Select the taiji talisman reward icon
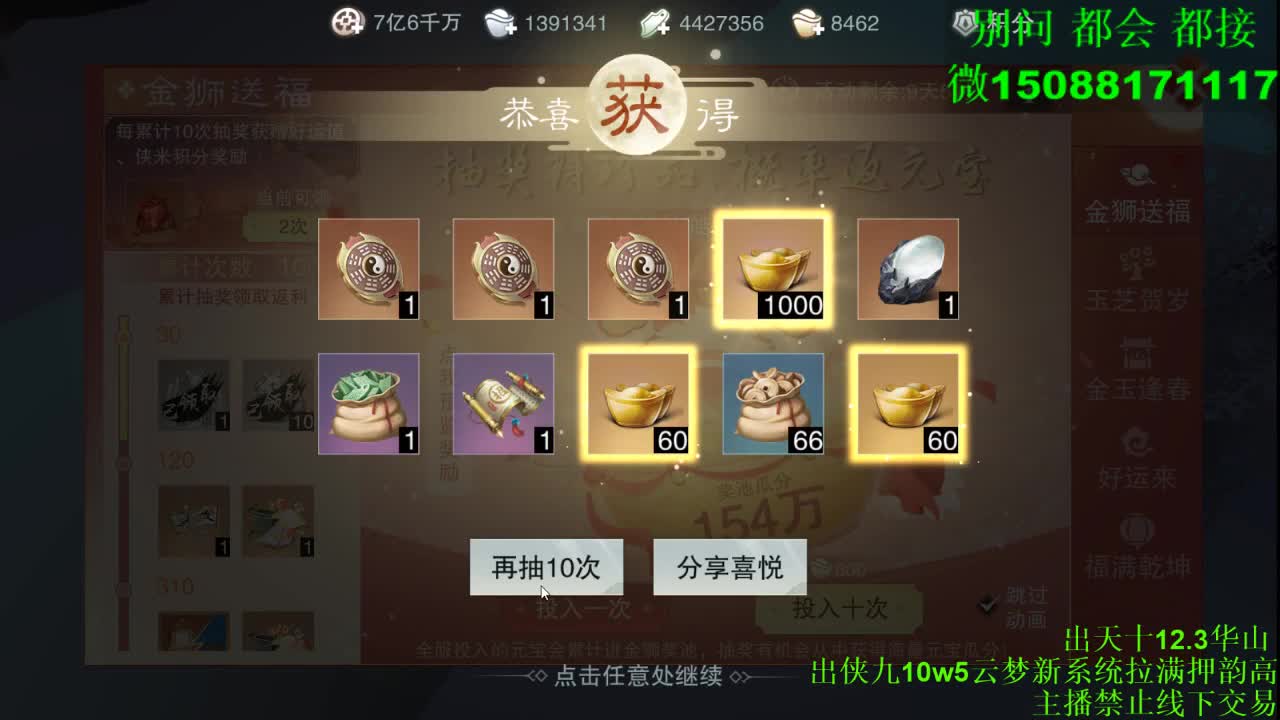Screen dimensions: 1280x720 pyautogui.click(x=367, y=268)
